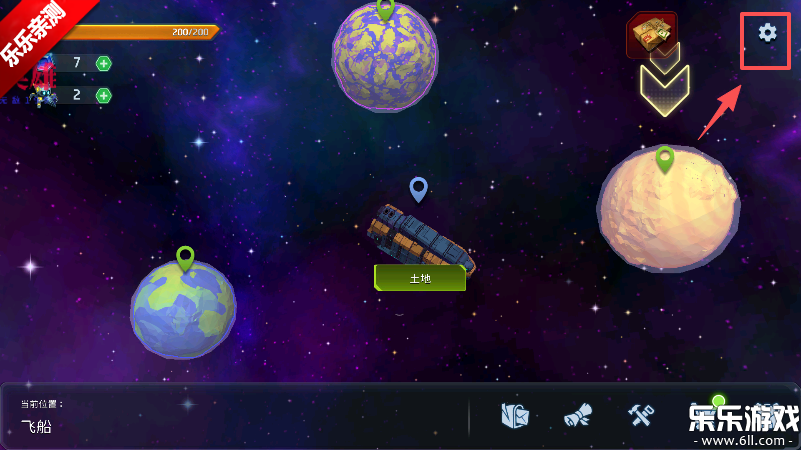Select the spaceship's blue map marker
The height and width of the screenshot is (450, 801).
[419, 188]
